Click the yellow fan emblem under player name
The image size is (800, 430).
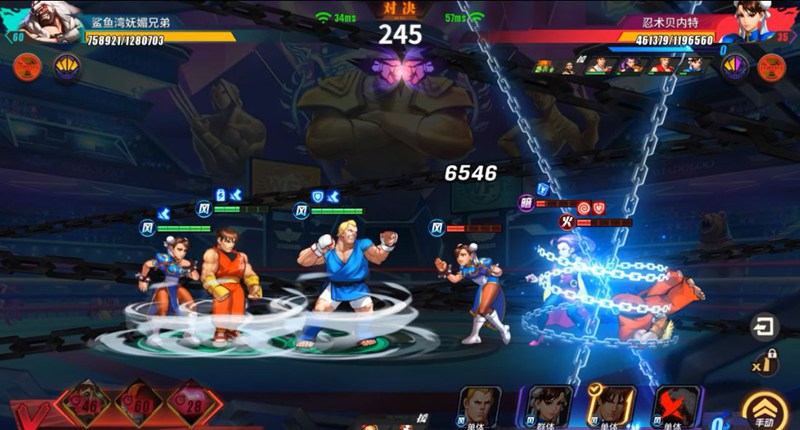67,67
